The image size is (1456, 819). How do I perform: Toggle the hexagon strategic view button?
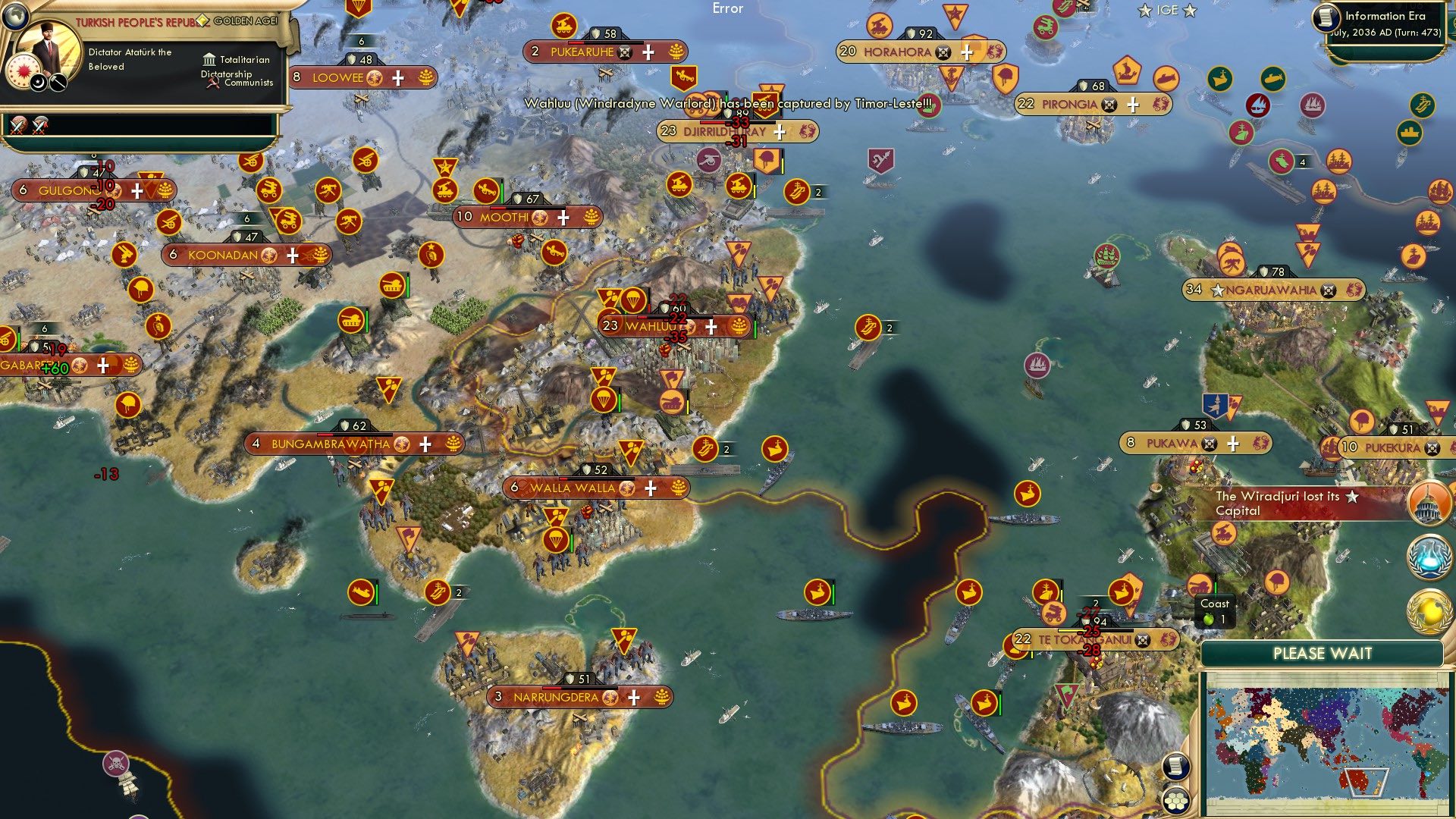[1175, 799]
